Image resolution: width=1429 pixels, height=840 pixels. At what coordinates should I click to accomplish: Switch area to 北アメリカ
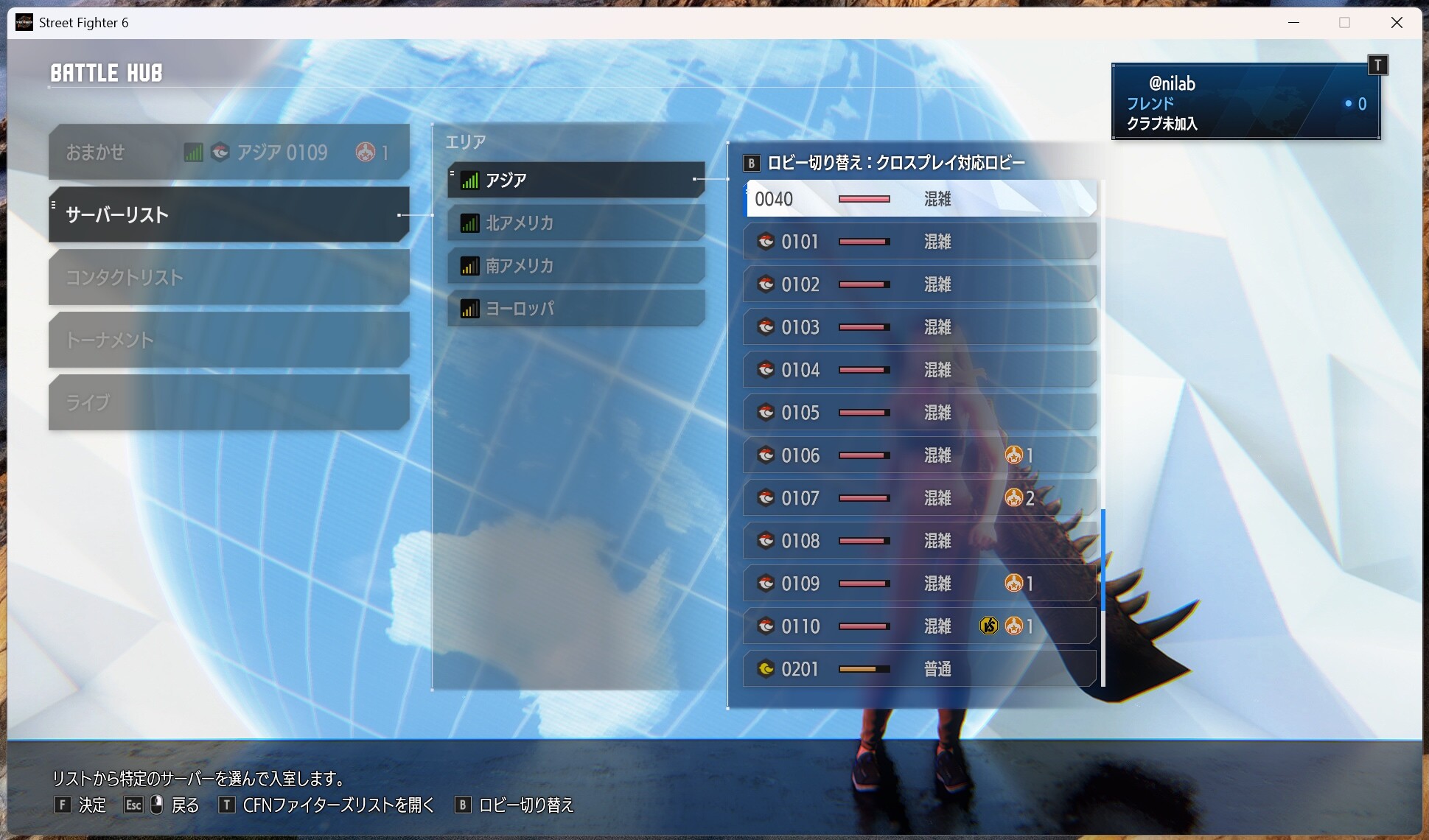click(x=576, y=223)
